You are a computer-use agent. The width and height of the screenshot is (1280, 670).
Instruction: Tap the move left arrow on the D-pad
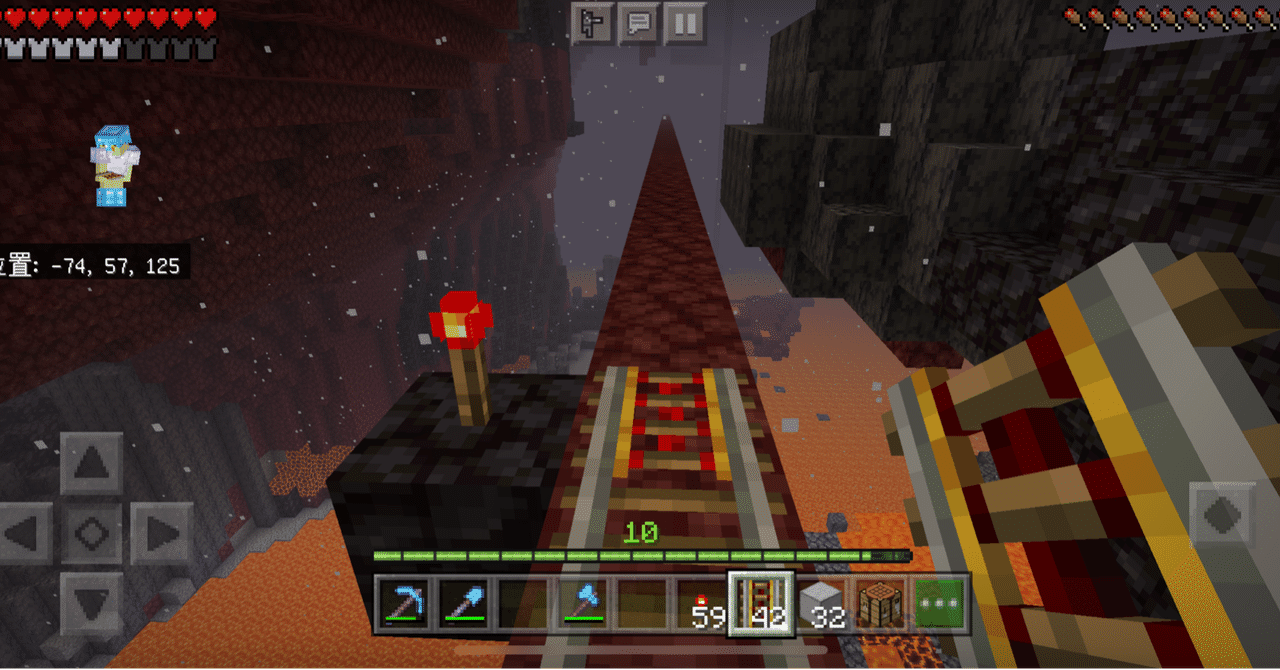point(25,533)
